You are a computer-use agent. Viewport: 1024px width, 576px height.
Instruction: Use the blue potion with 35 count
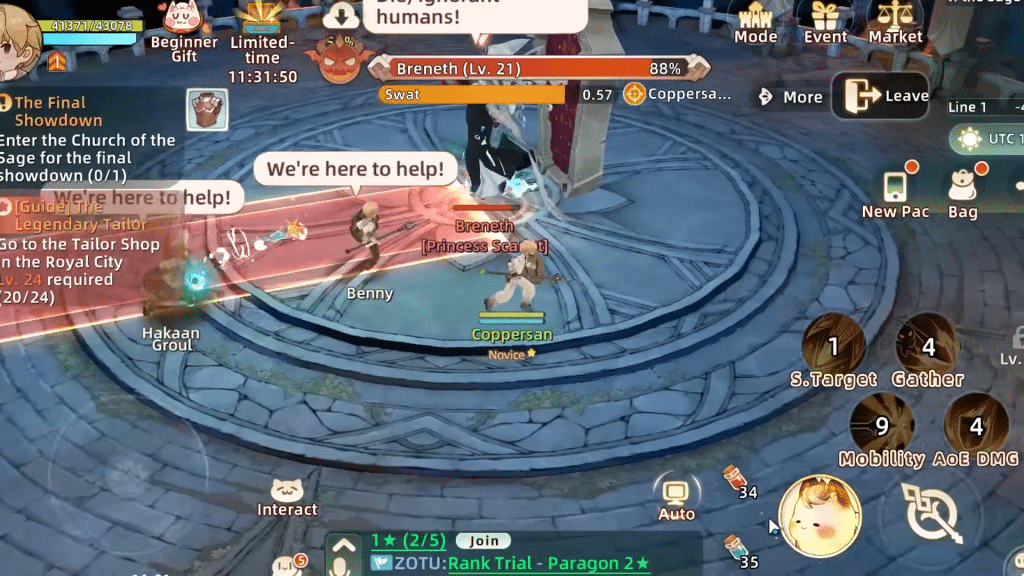[736, 548]
